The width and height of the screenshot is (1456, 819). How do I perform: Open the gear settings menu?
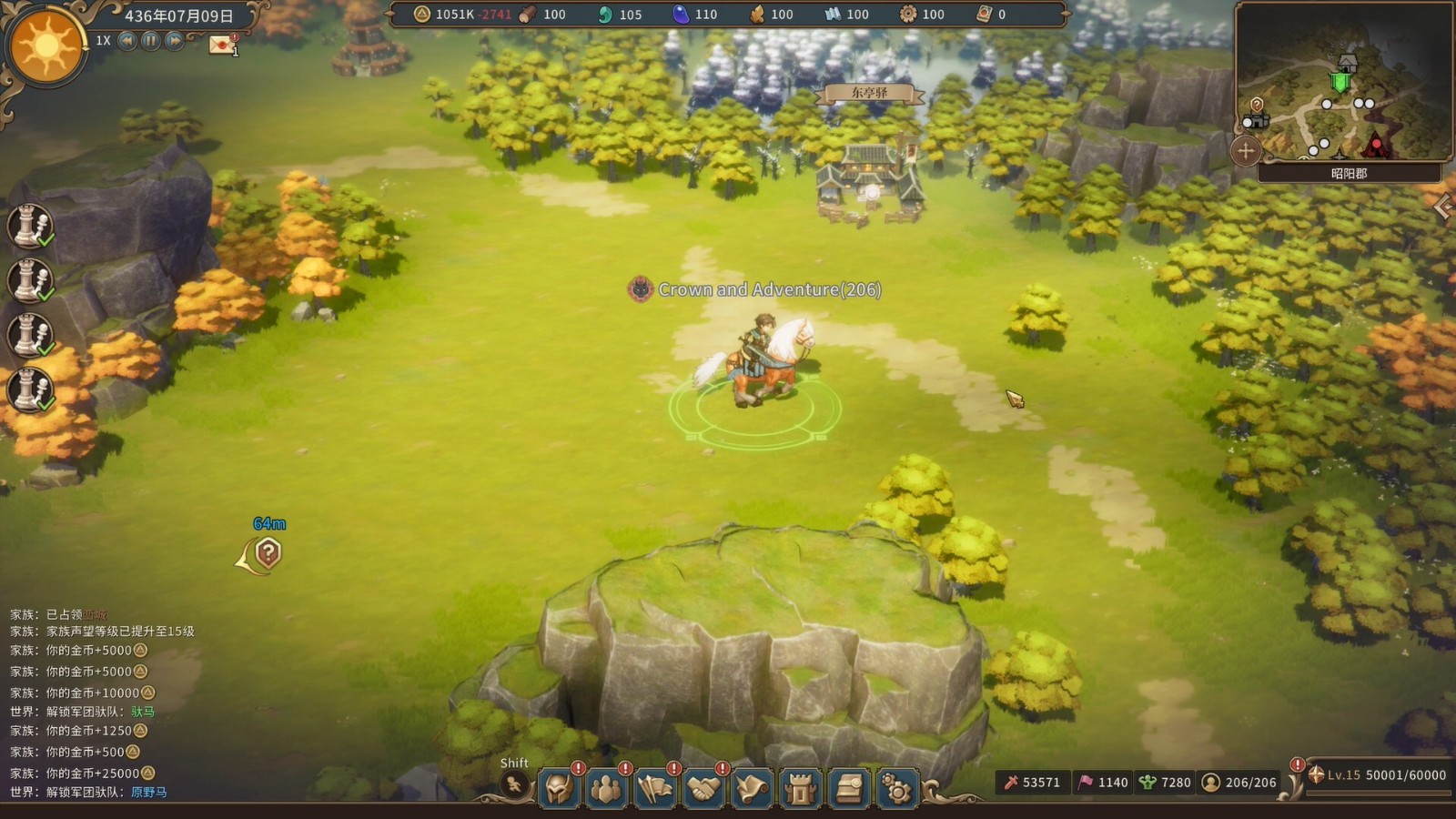(x=896, y=788)
